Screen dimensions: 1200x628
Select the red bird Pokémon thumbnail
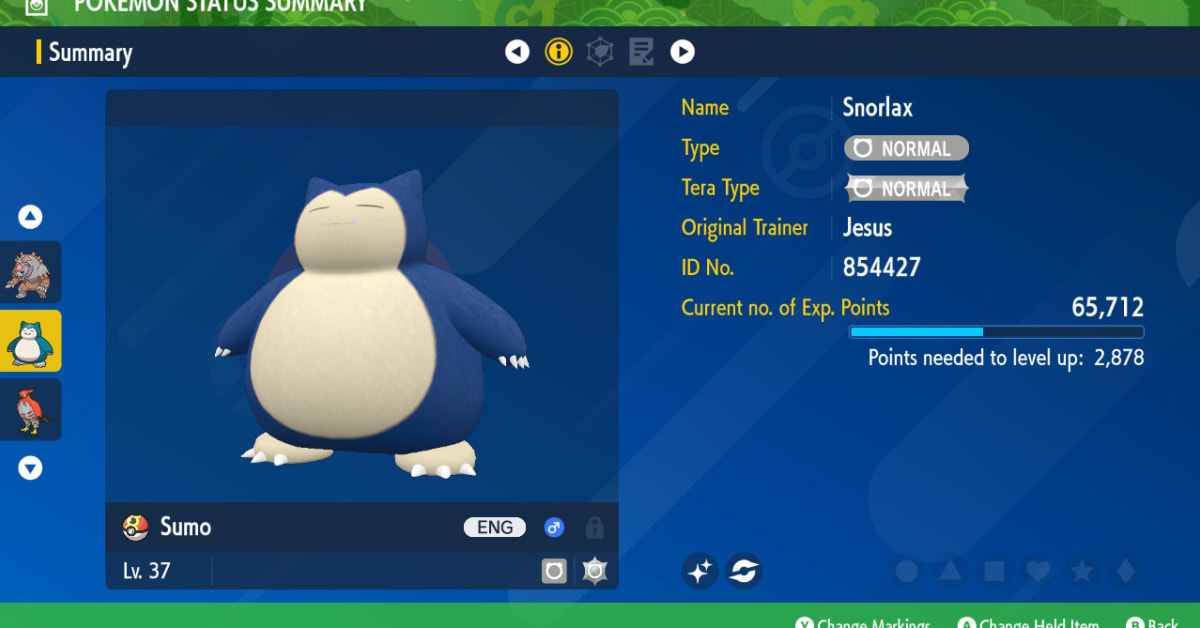tap(31, 410)
